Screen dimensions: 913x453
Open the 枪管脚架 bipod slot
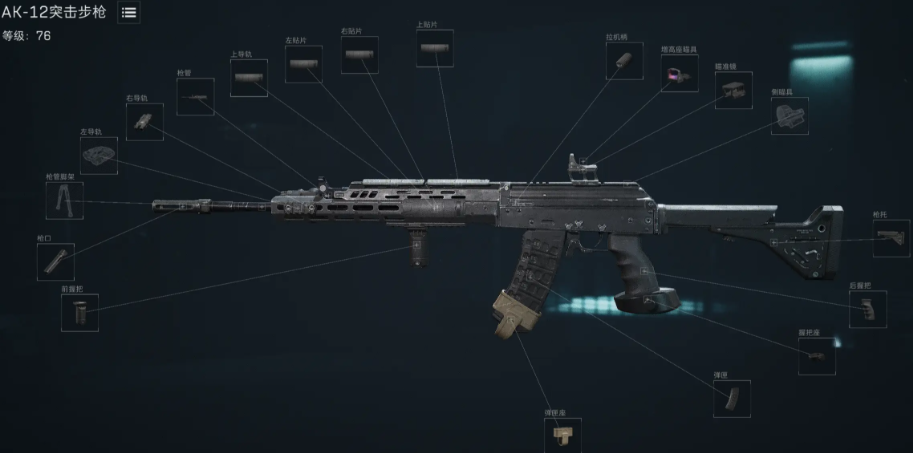65,201
